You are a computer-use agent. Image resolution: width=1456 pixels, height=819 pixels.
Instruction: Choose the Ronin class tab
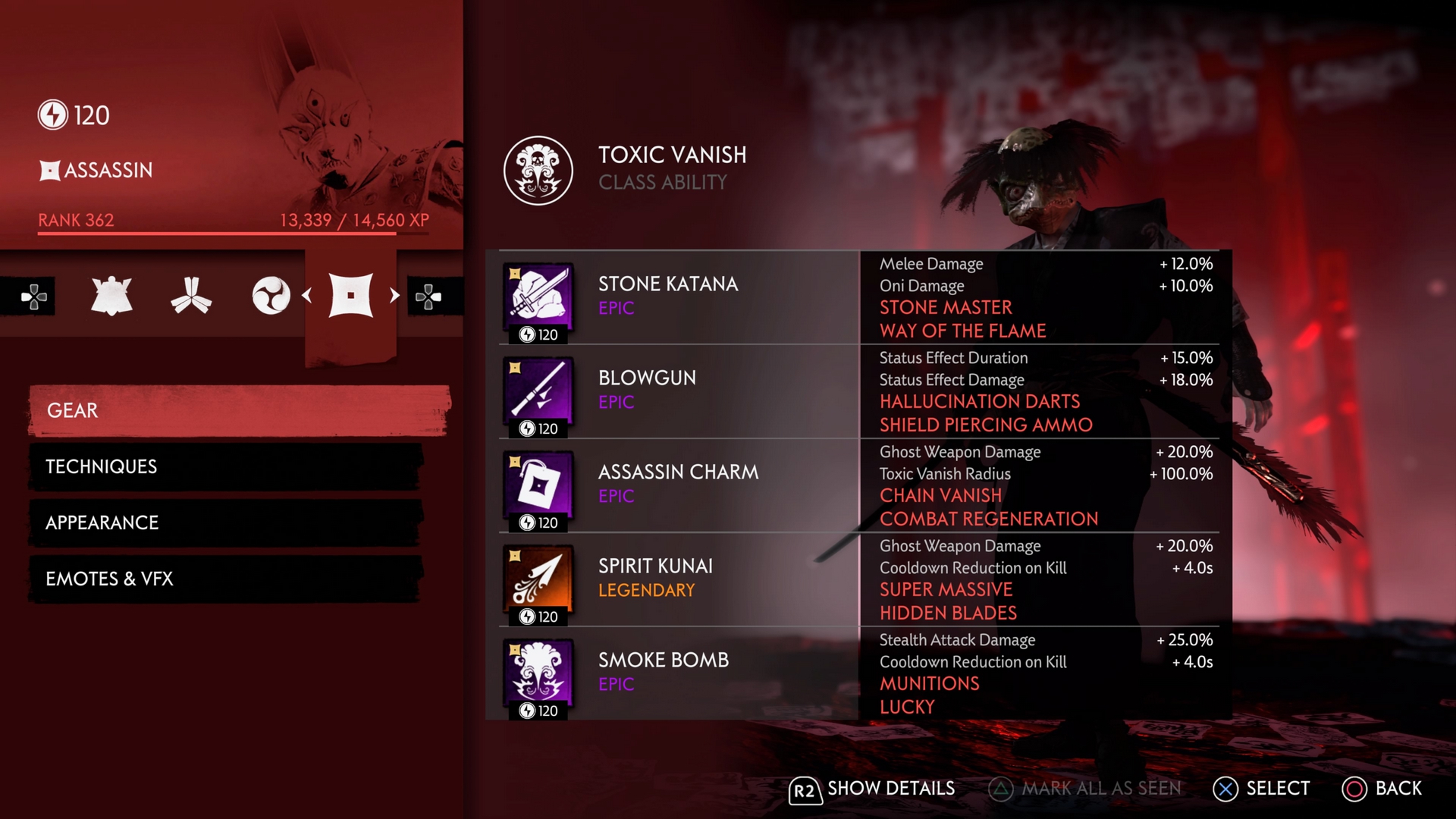point(271,296)
